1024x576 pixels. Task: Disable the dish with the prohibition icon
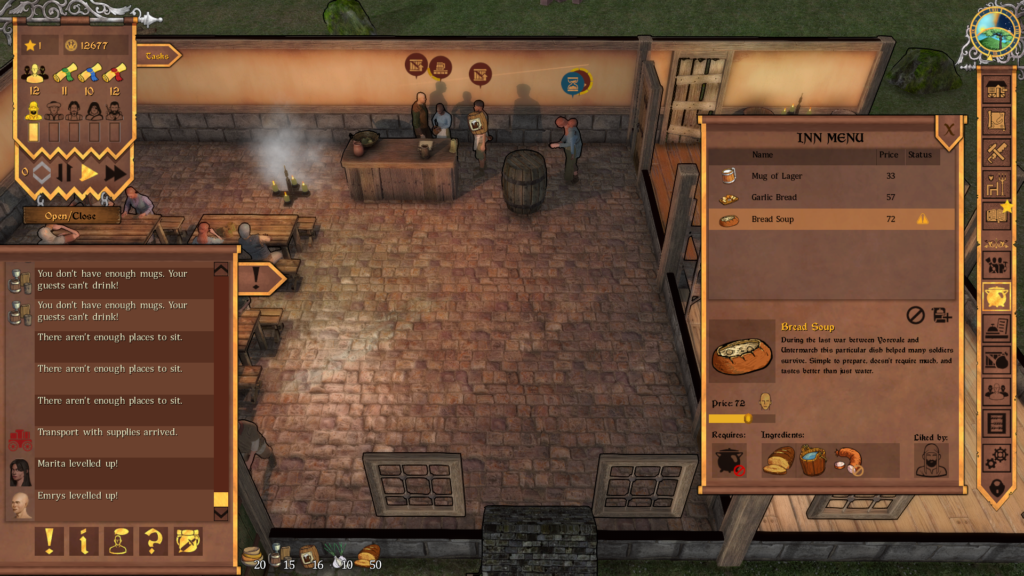point(915,315)
